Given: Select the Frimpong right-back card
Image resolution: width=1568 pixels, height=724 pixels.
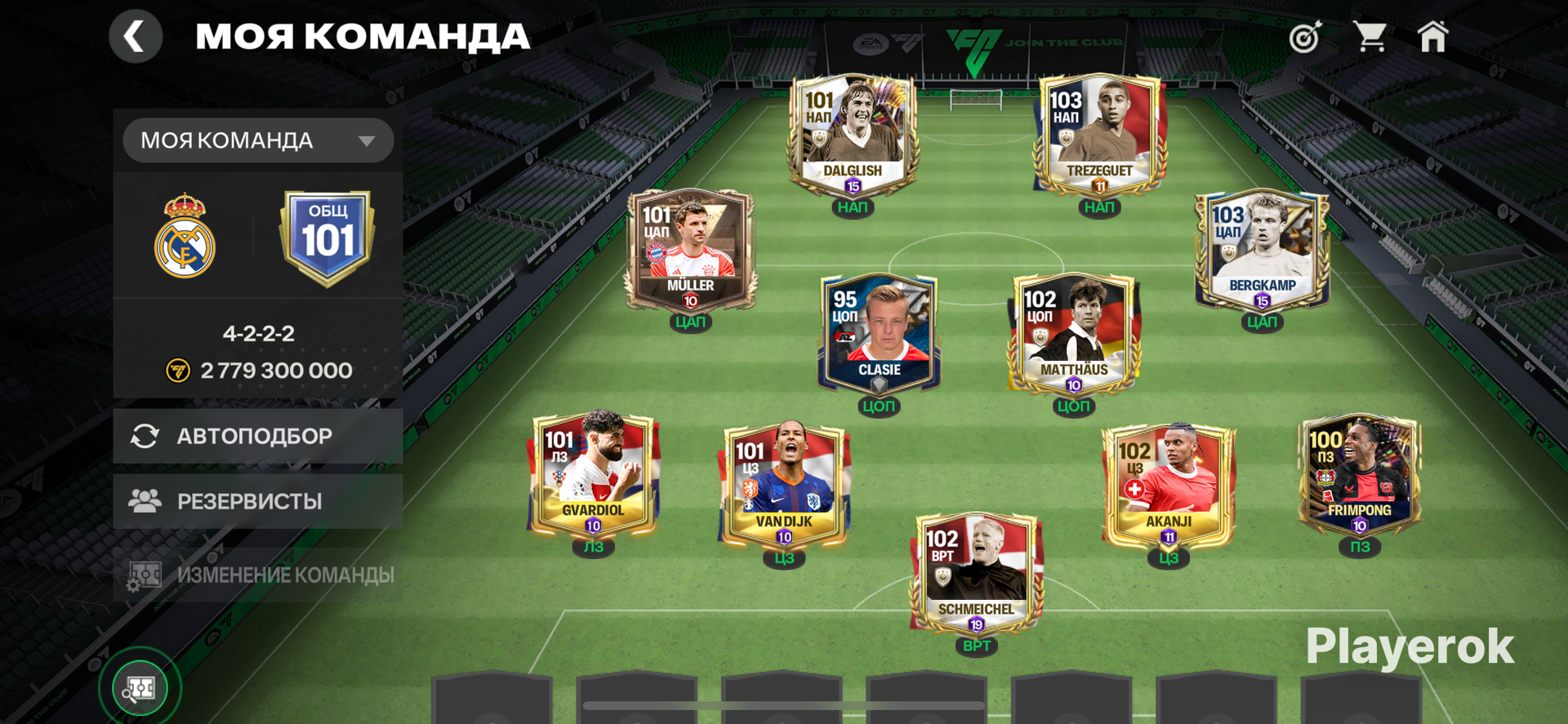Looking at the screenshot, I should click(1360, 474).
